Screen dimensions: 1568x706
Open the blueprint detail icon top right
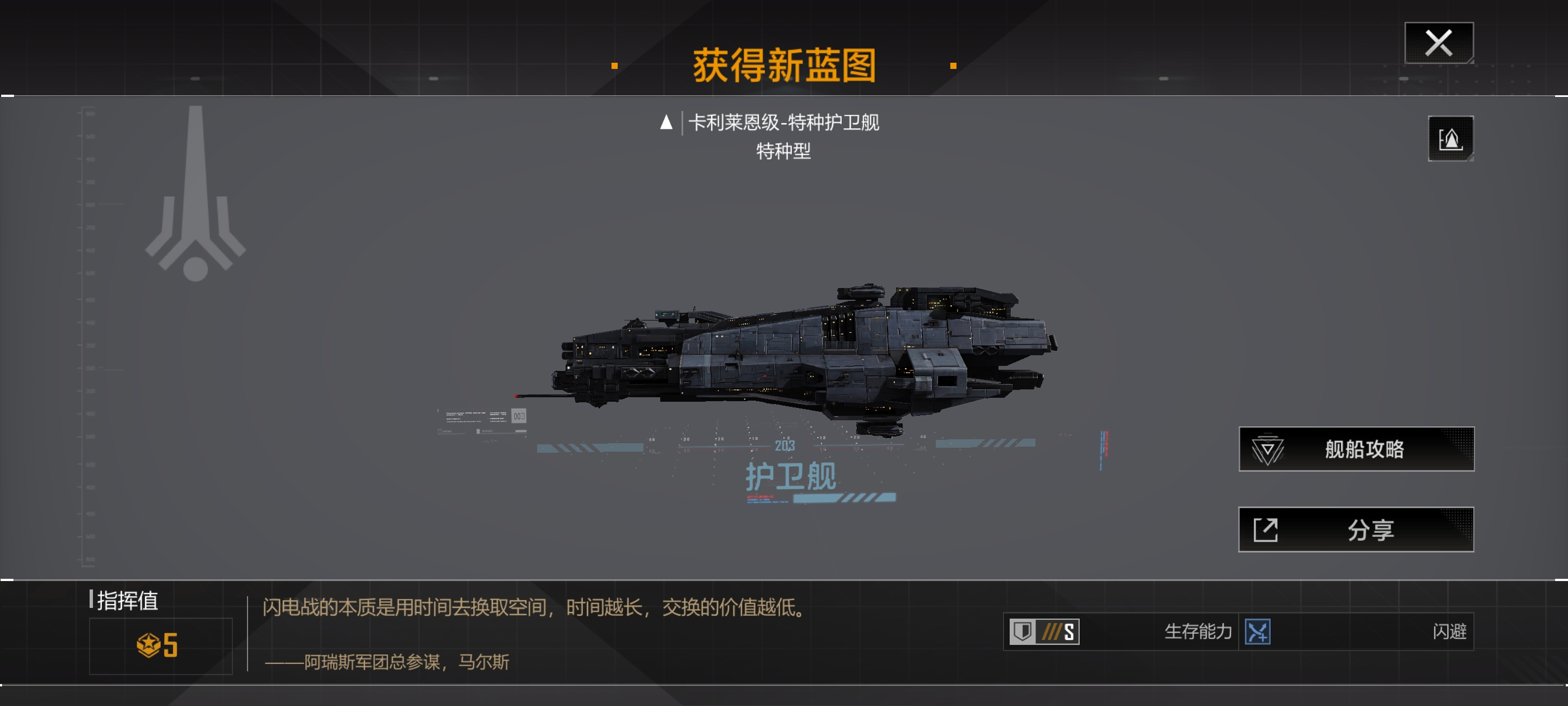click(1450, 139)
